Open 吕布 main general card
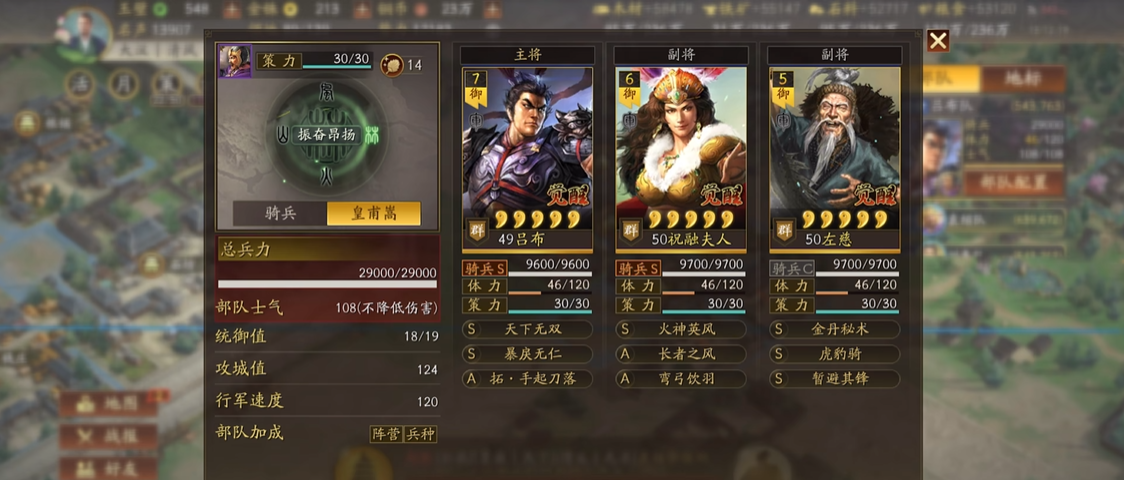This screenshot has height=480, width=1124. 527,158
